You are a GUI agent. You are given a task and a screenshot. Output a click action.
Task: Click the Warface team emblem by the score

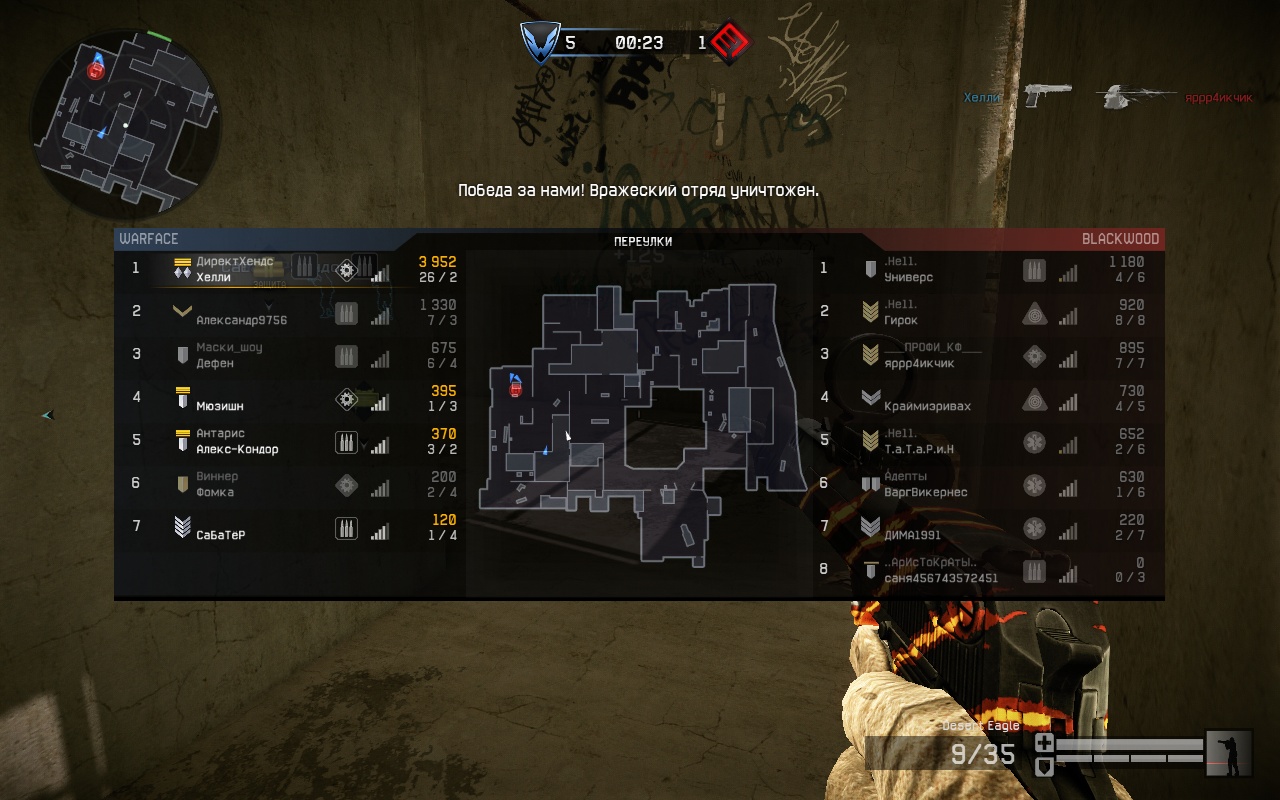538,43
